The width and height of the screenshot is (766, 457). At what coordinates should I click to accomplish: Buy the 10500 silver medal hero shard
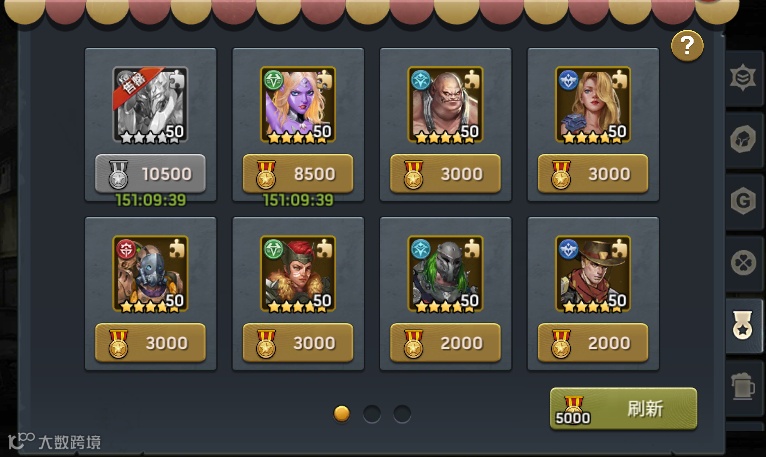(150, 173)
